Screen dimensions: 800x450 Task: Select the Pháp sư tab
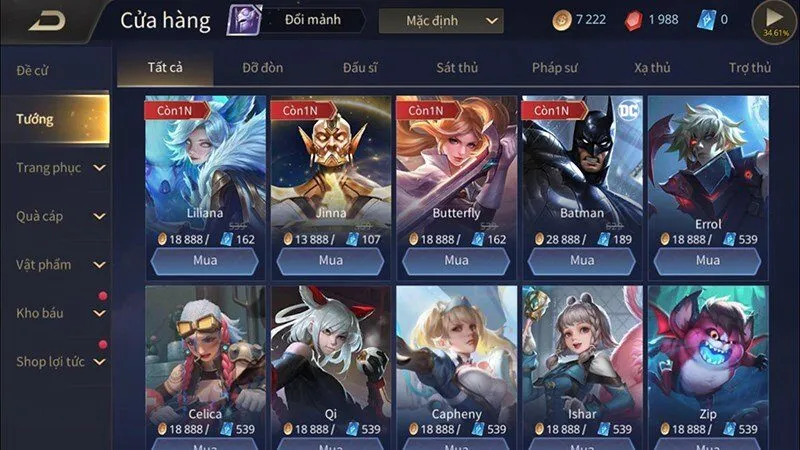(556, 68)
